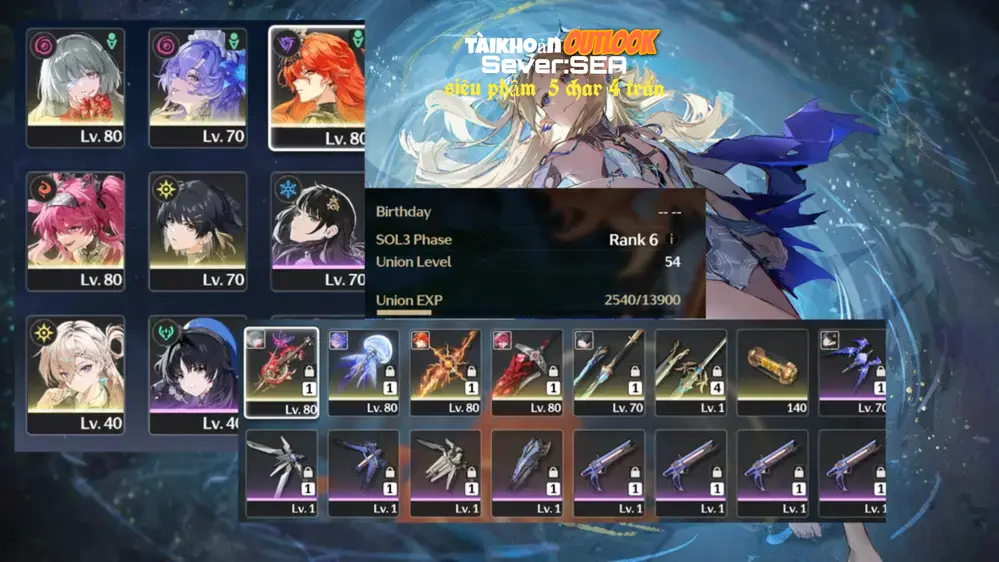999x562 pixels.
Task: Show SOL3 Phase rank info
Action: (x=671, y=240)
